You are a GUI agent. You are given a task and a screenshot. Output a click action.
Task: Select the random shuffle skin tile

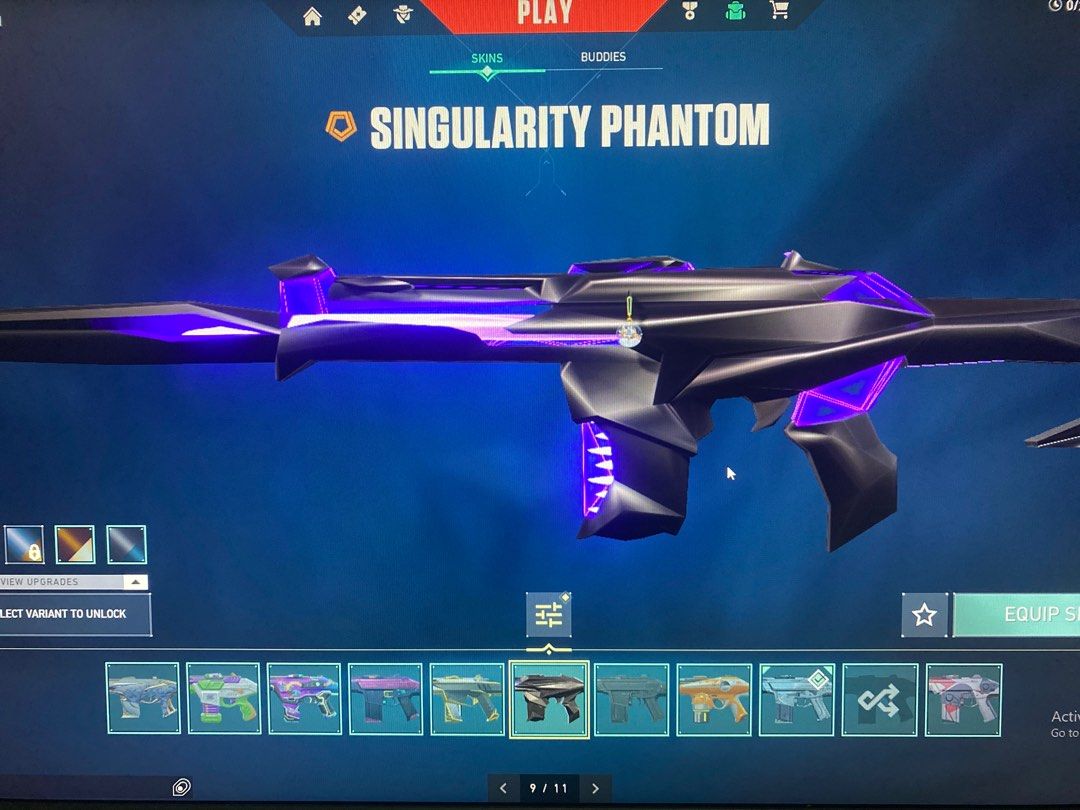click(x=879, y=699)
